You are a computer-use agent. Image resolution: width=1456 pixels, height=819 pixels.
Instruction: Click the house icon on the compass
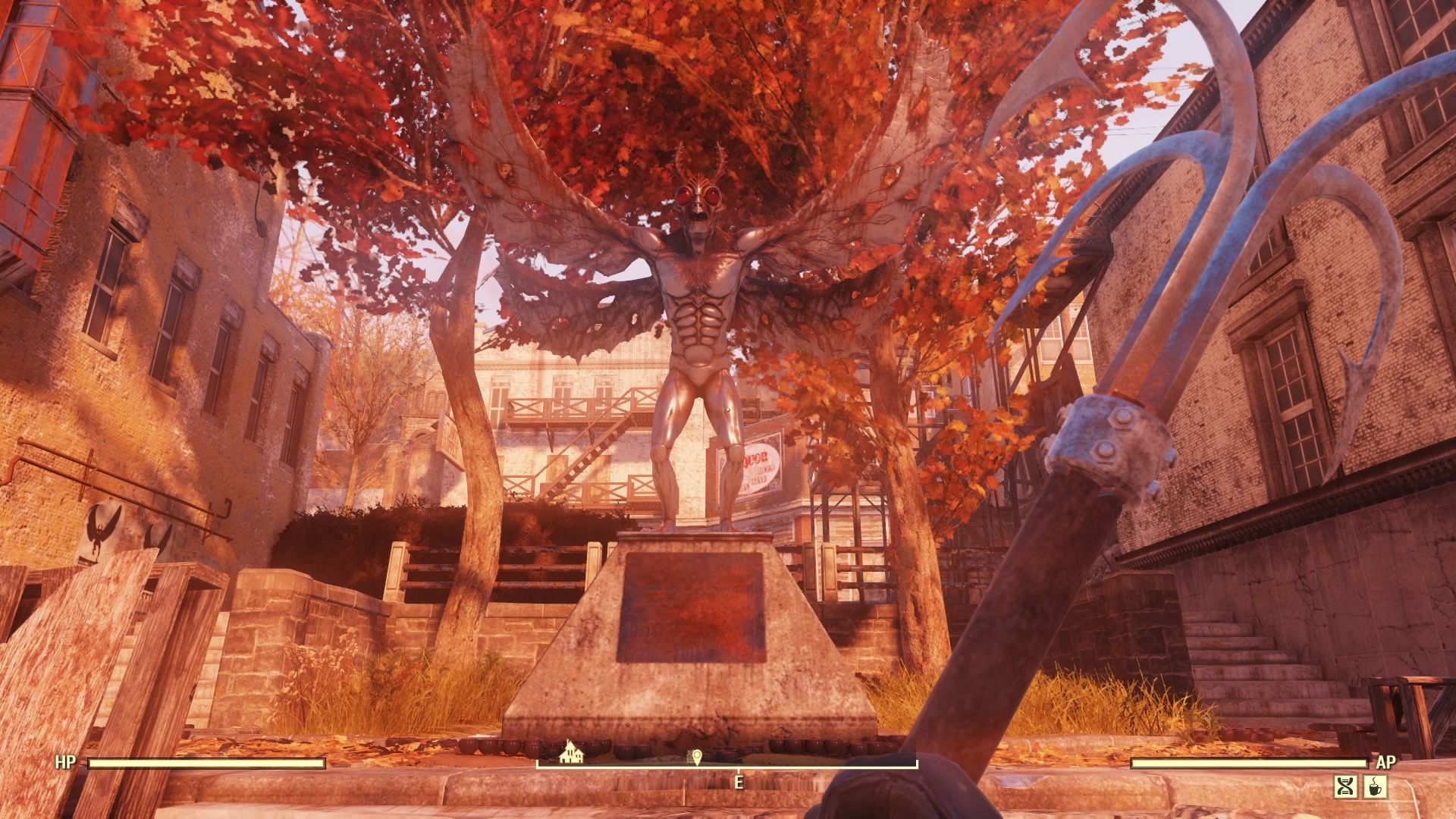tap(570, 751)
